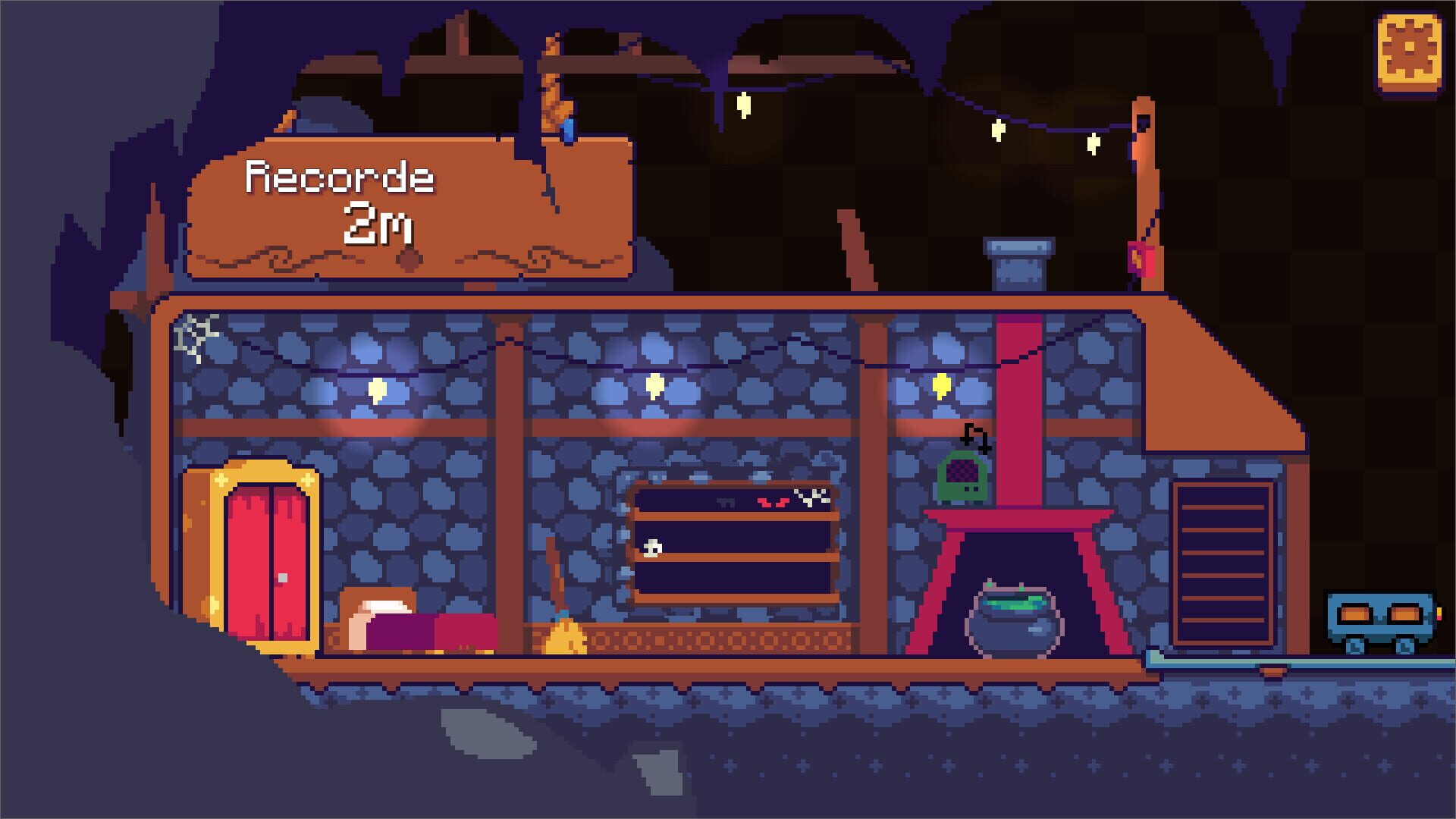
Task: Select the moth resting on the top shelf
Action: tap(726, 502)
